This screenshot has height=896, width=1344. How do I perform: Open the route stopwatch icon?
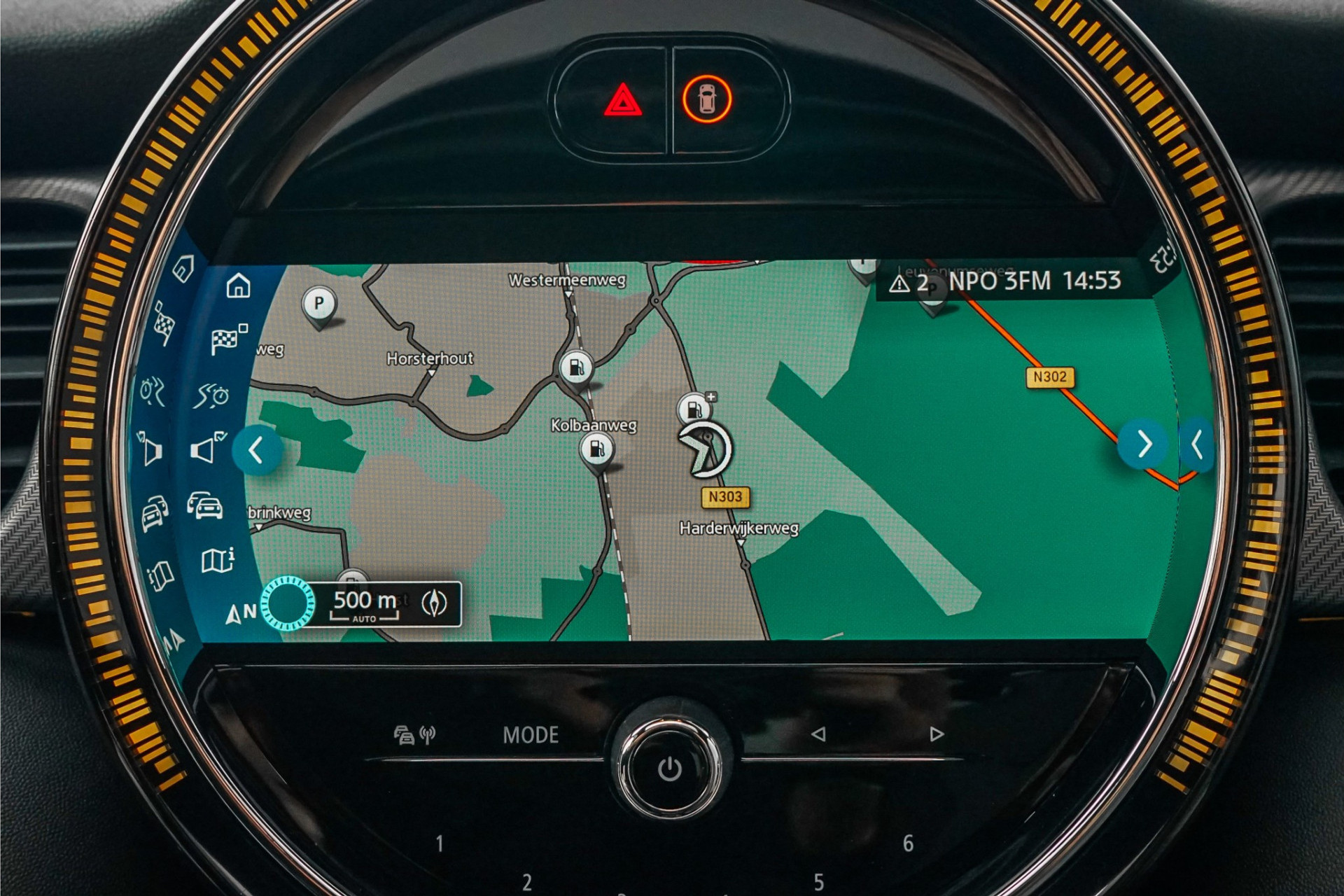click(213, 395)
